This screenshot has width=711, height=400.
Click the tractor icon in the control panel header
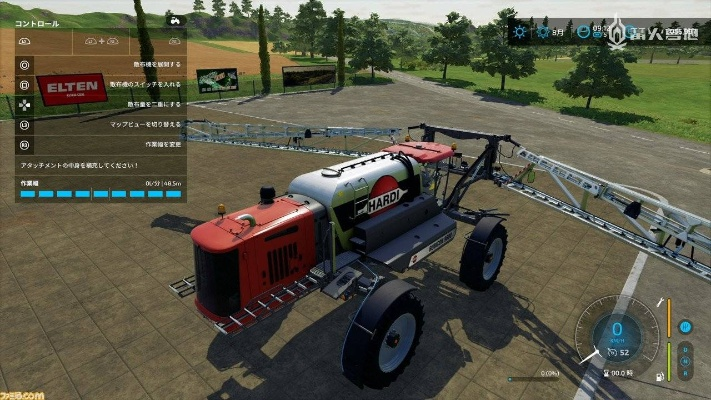click(x=175, y=19)
